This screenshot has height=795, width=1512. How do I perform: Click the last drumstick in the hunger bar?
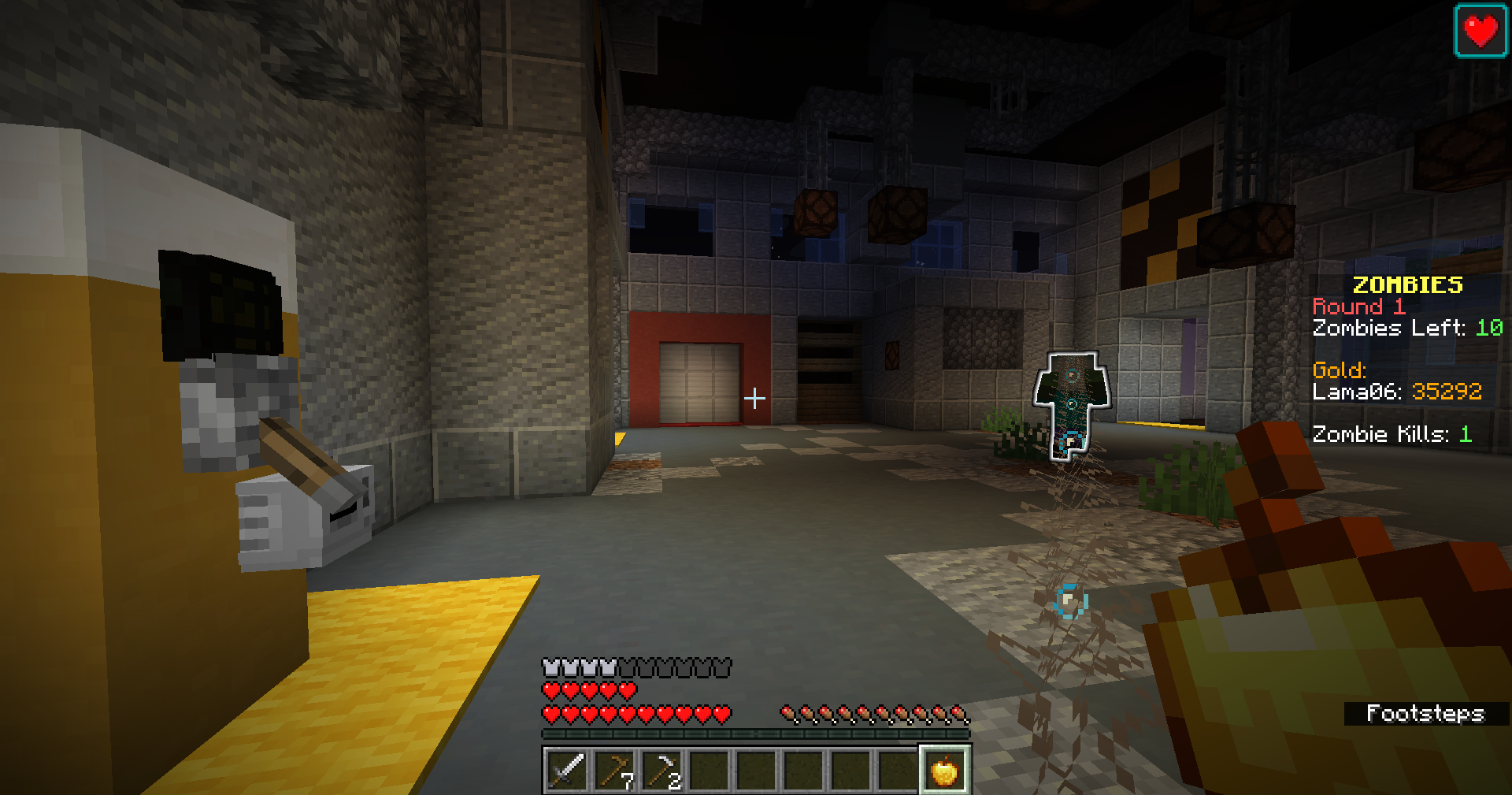[x=960, y=711]
